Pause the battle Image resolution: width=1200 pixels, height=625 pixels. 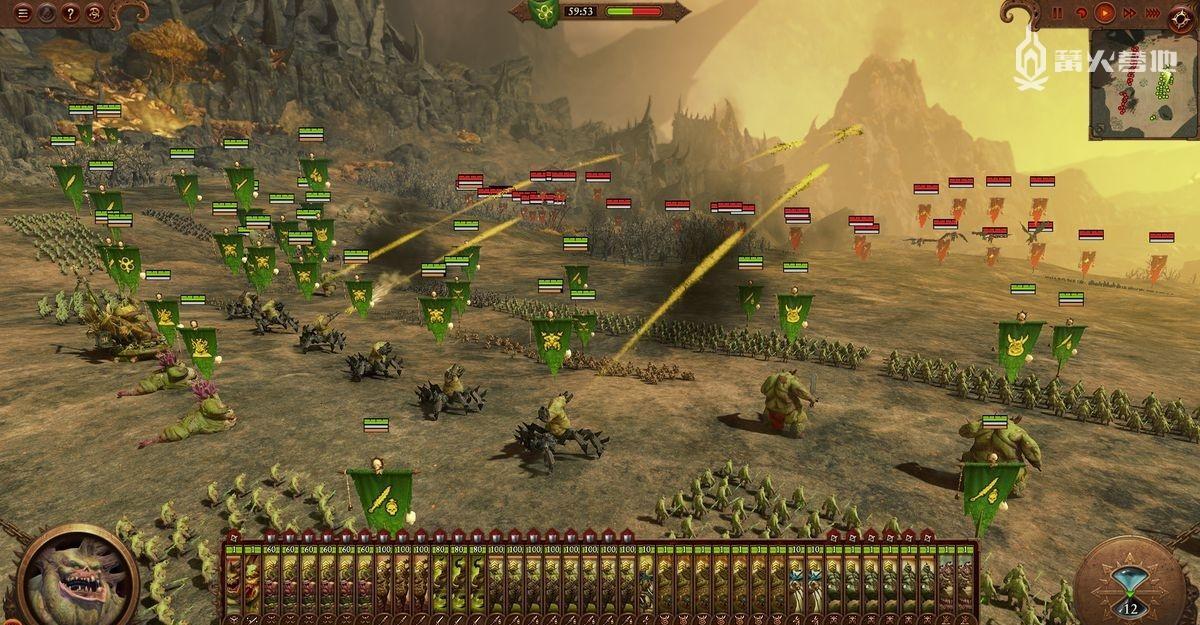1057,13
